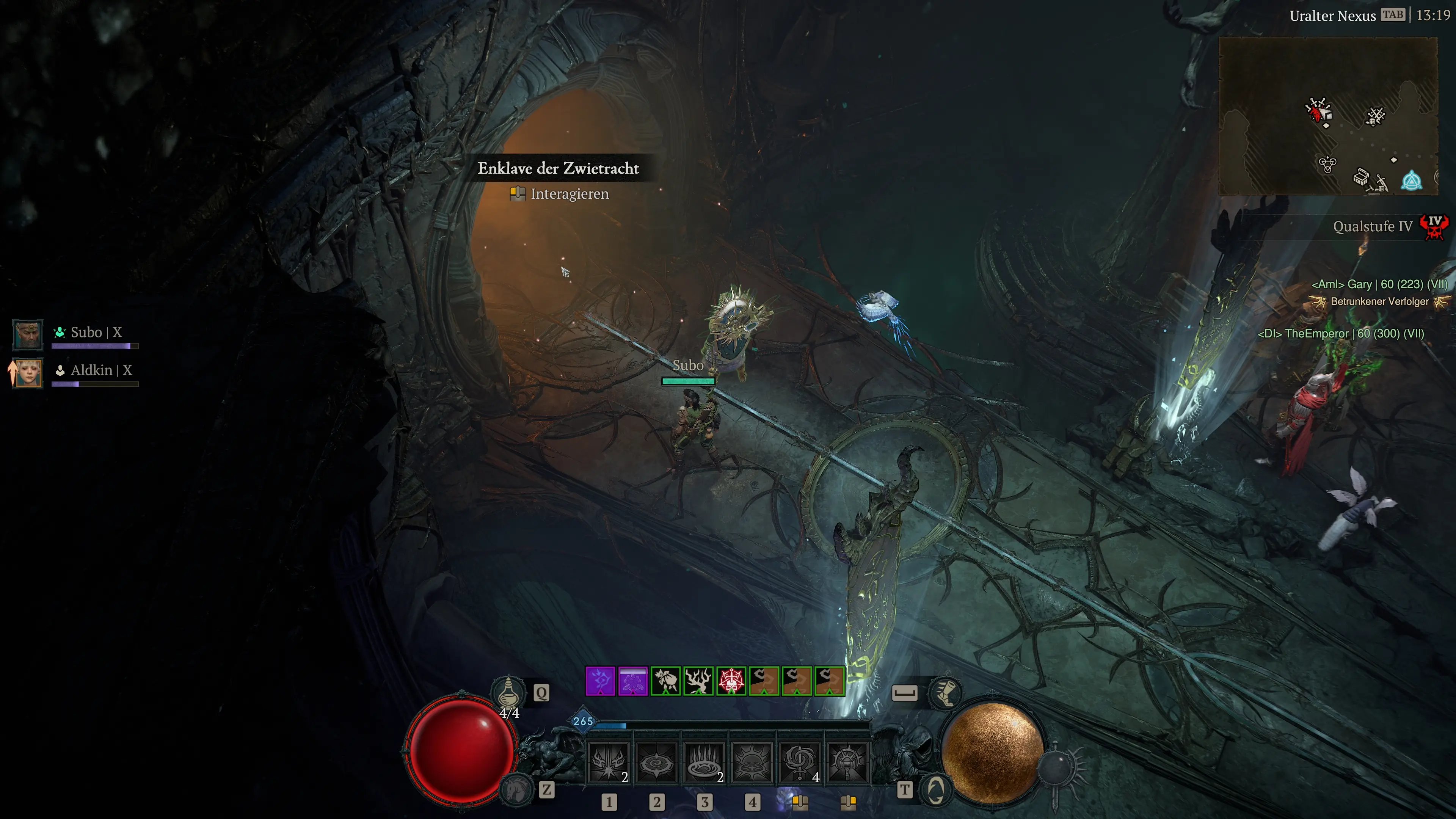
Task: Activate the sun shield skill in slot 4
Action: click(x=752, y=763)
